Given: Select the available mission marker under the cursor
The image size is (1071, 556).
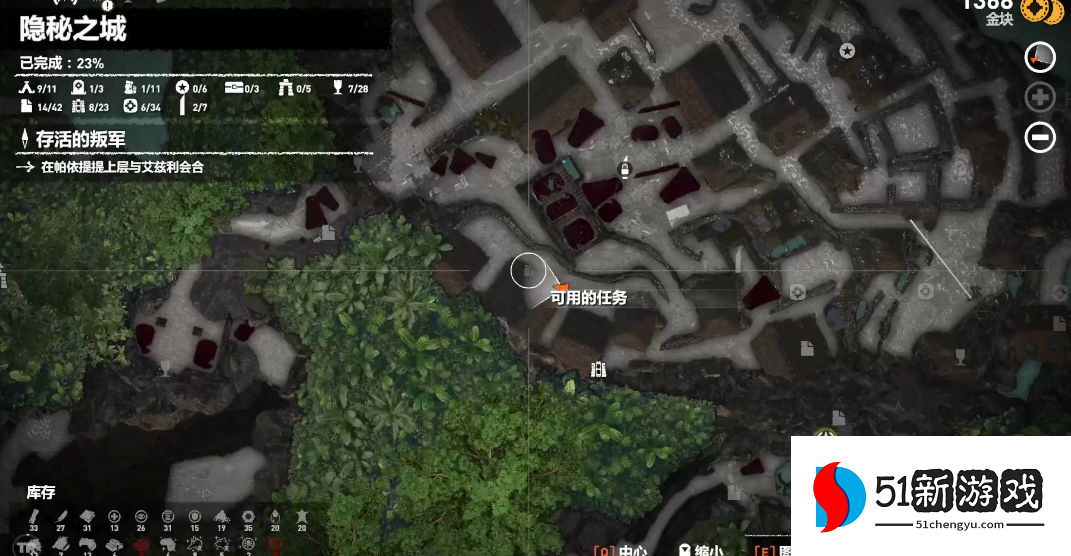Looking at the screenshot, I should coord(529,270).
